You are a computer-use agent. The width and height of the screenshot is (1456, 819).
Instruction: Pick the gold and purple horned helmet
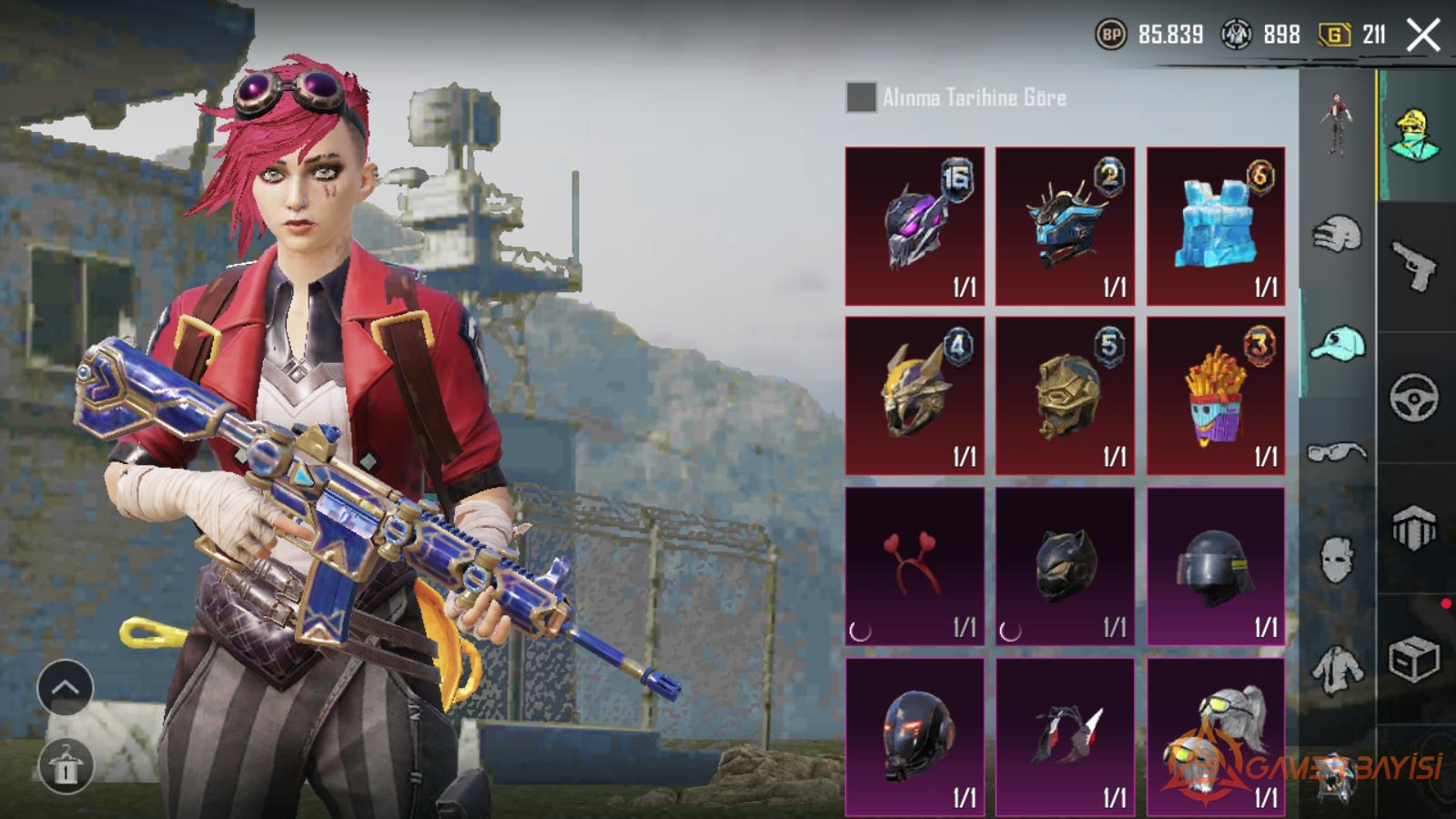click(915, 395)
